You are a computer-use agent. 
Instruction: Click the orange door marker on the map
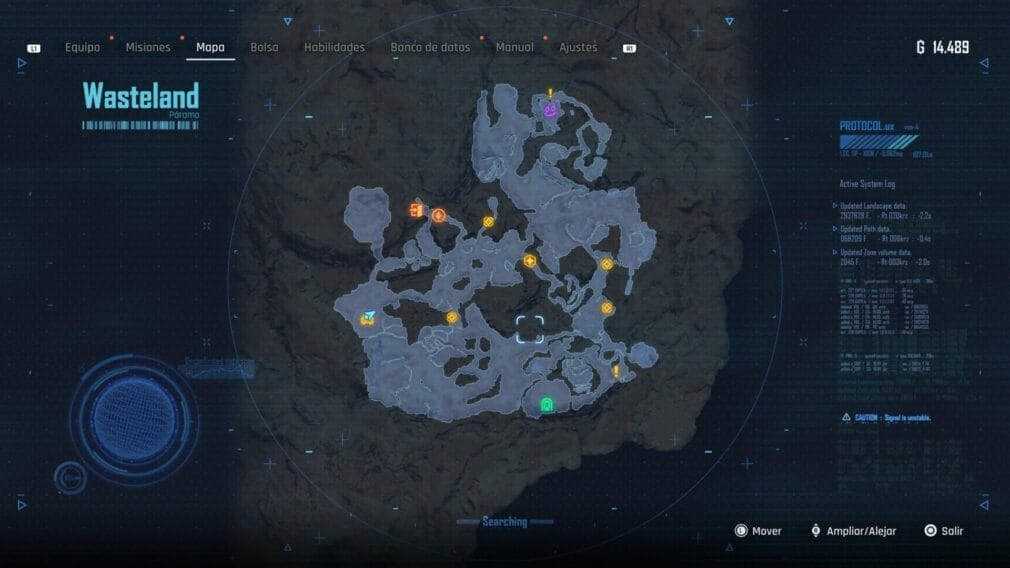tap(415, 210)
